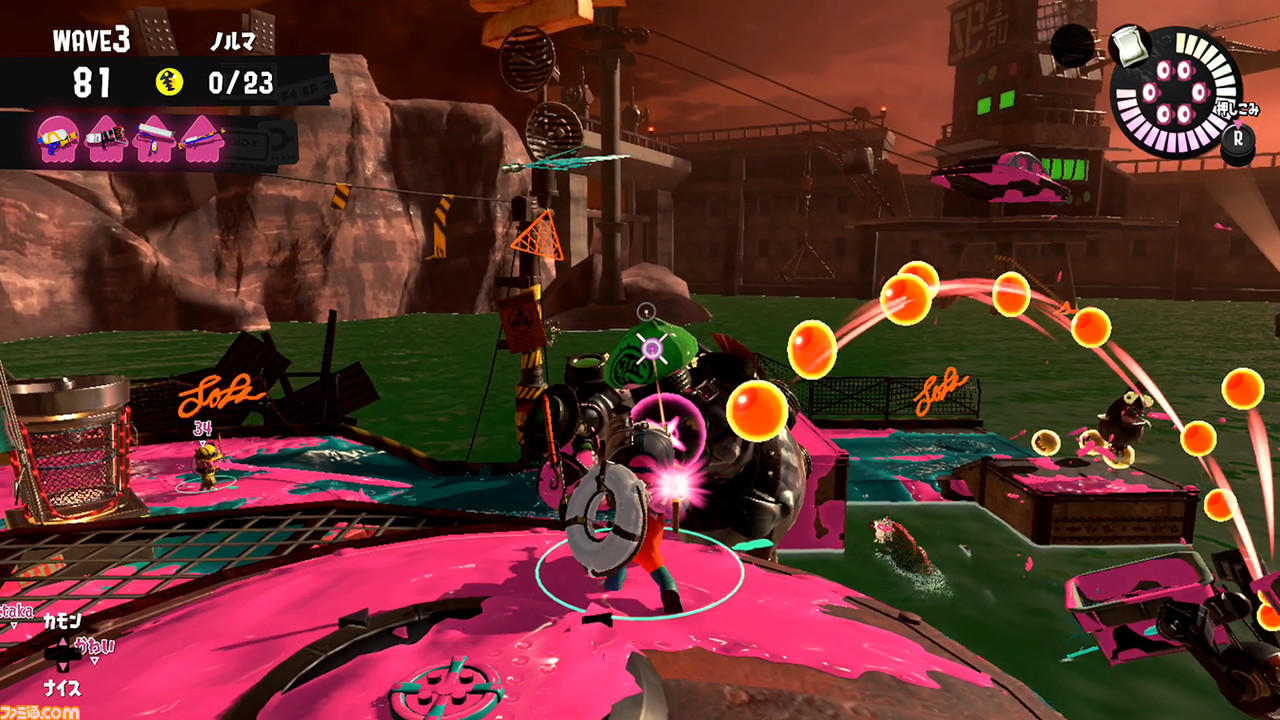Open the ファミ通.com watermark link
The width and height of the screenshot is (1280, 720).
point(40,712)
